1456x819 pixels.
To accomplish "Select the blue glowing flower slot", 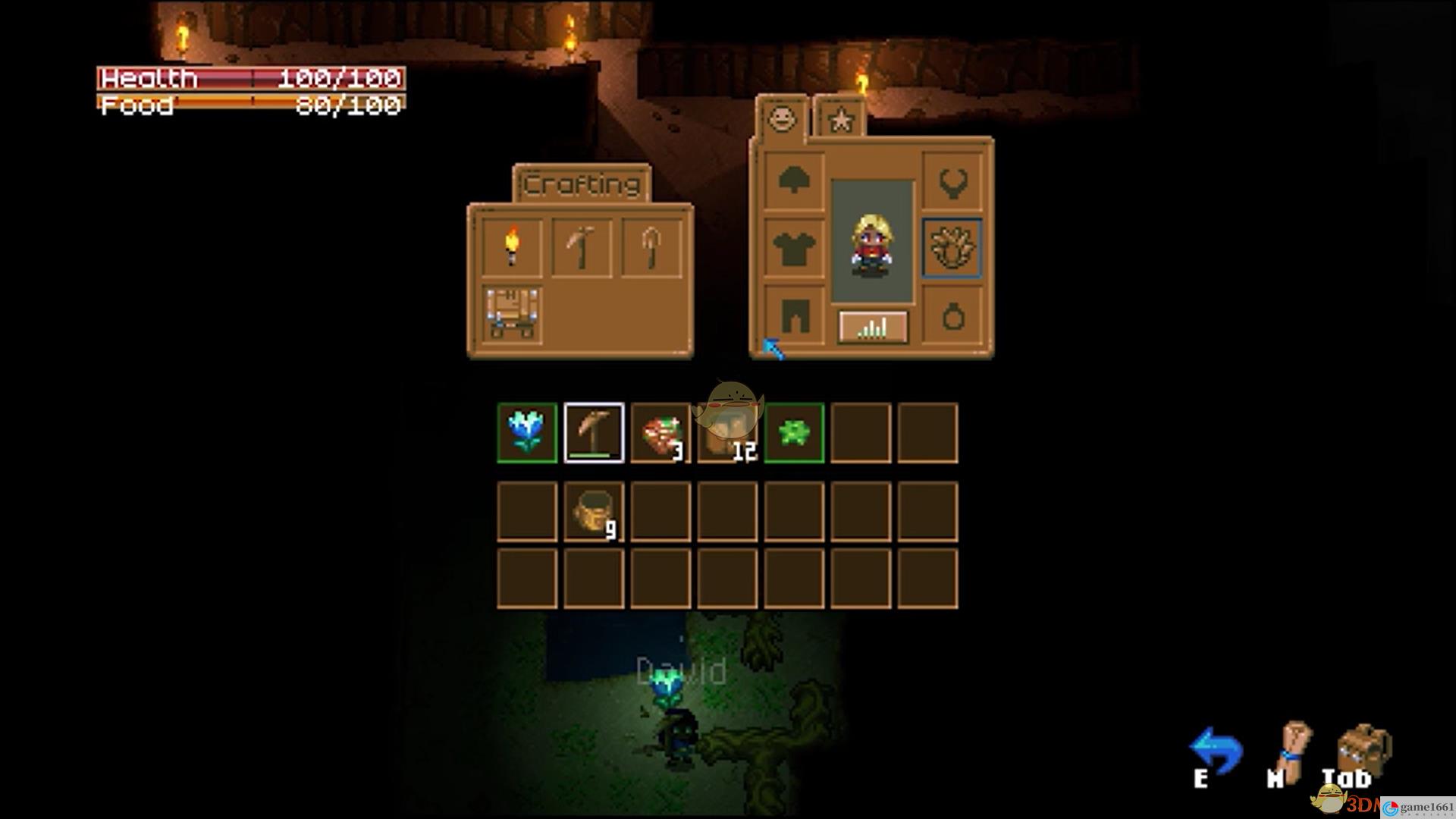I will (527, 432).
